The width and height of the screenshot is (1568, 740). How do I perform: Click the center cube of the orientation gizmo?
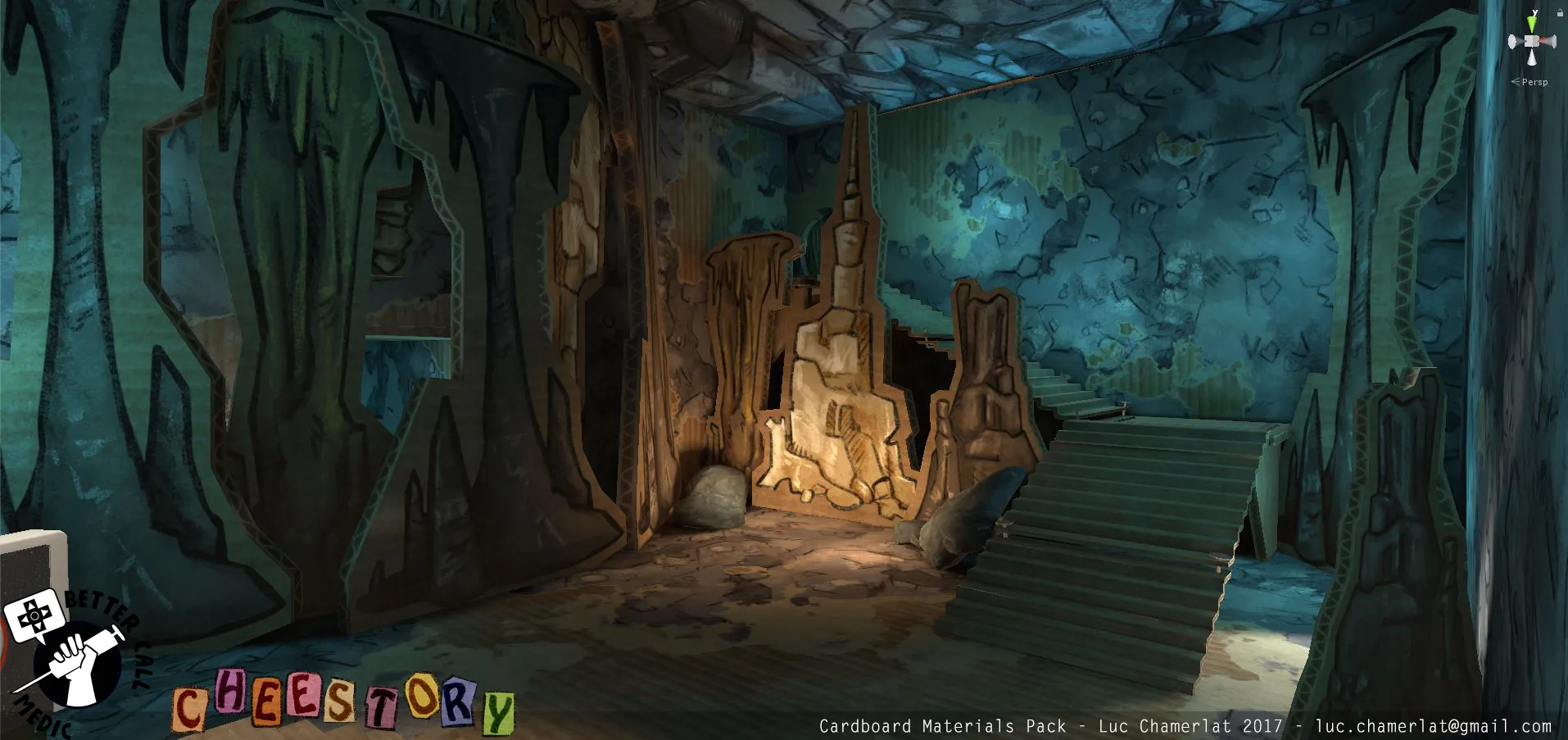click(x=1532, y=41)
